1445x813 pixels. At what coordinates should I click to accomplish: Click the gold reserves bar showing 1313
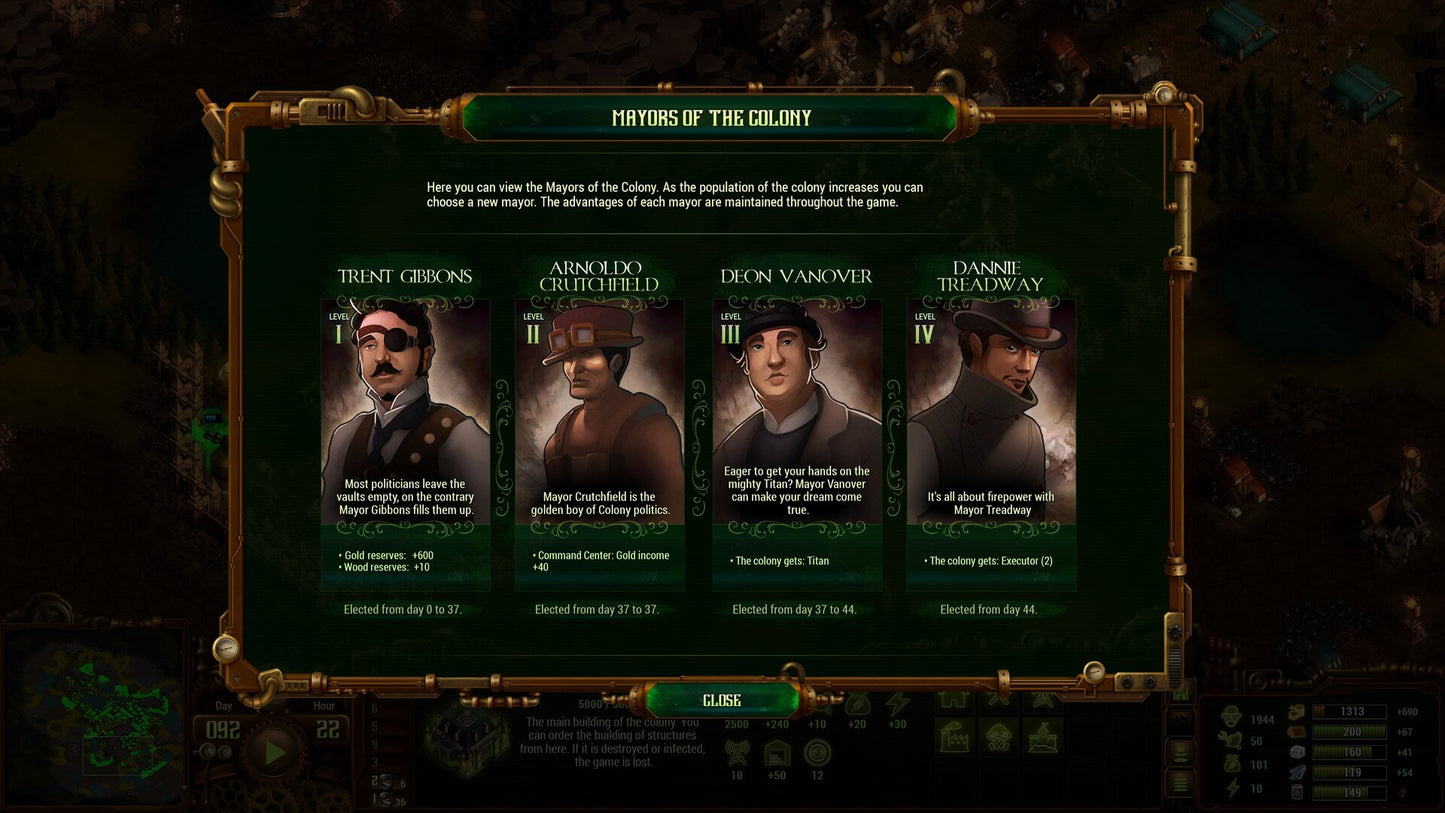(x=1350, y=712)
